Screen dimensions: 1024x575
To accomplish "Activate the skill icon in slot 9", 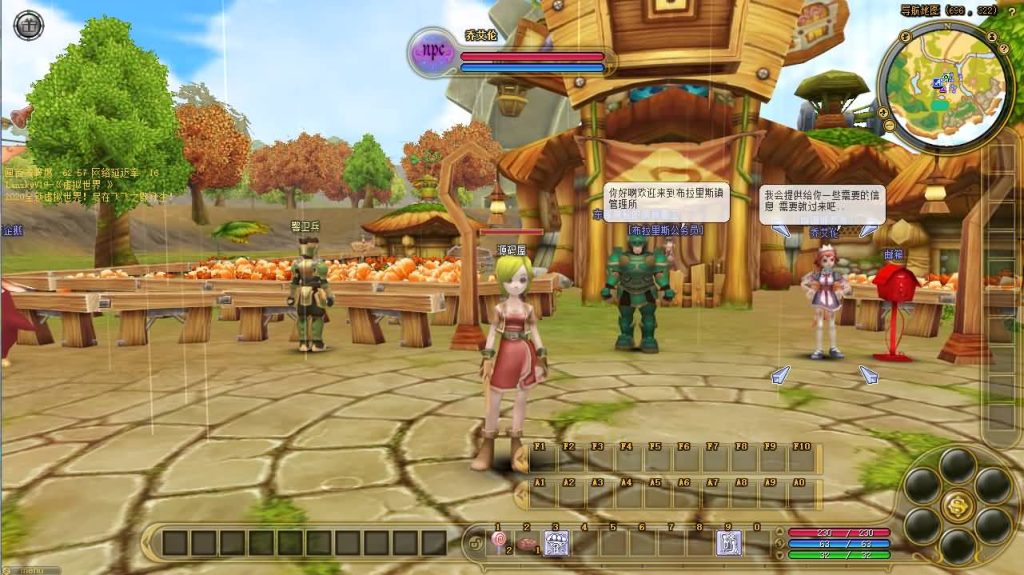I will (x=729, y=543).
